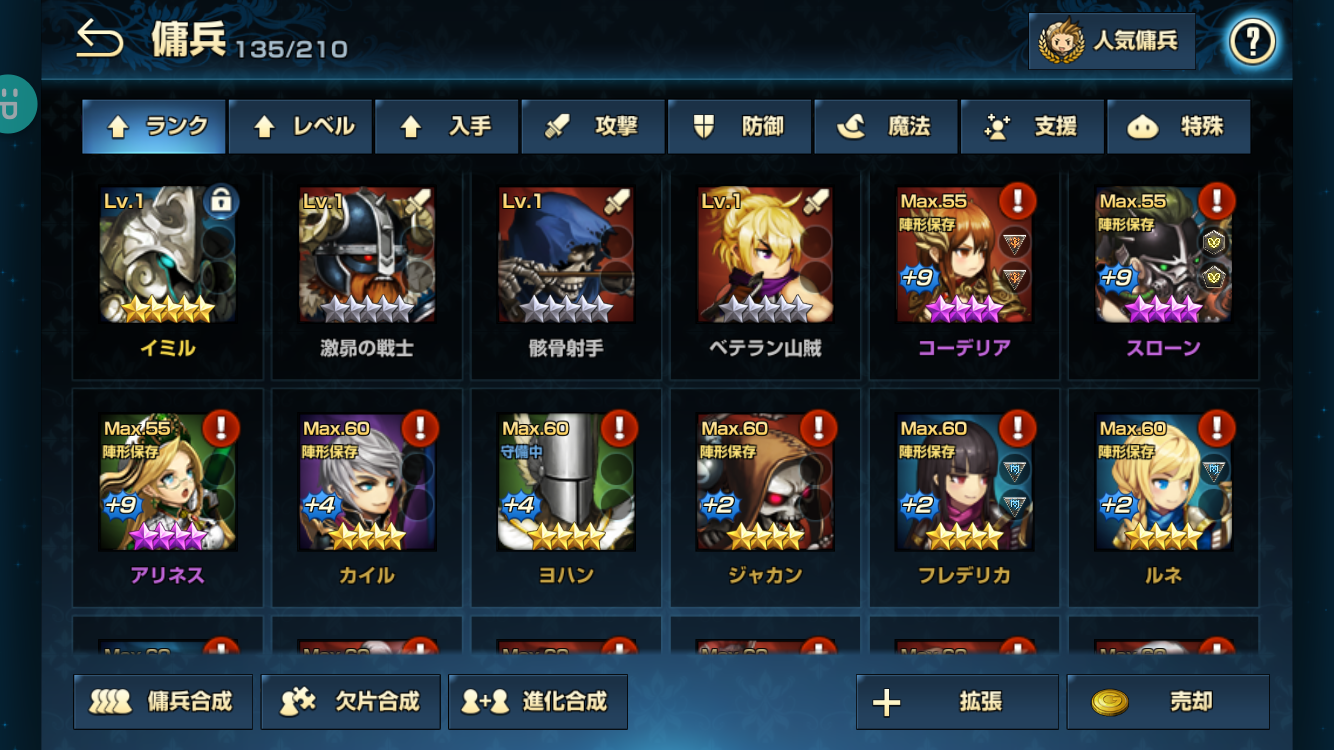Screen dimensions: 1334x750
Task: Filter by 攻撃 type
Action: click(593, 127)
